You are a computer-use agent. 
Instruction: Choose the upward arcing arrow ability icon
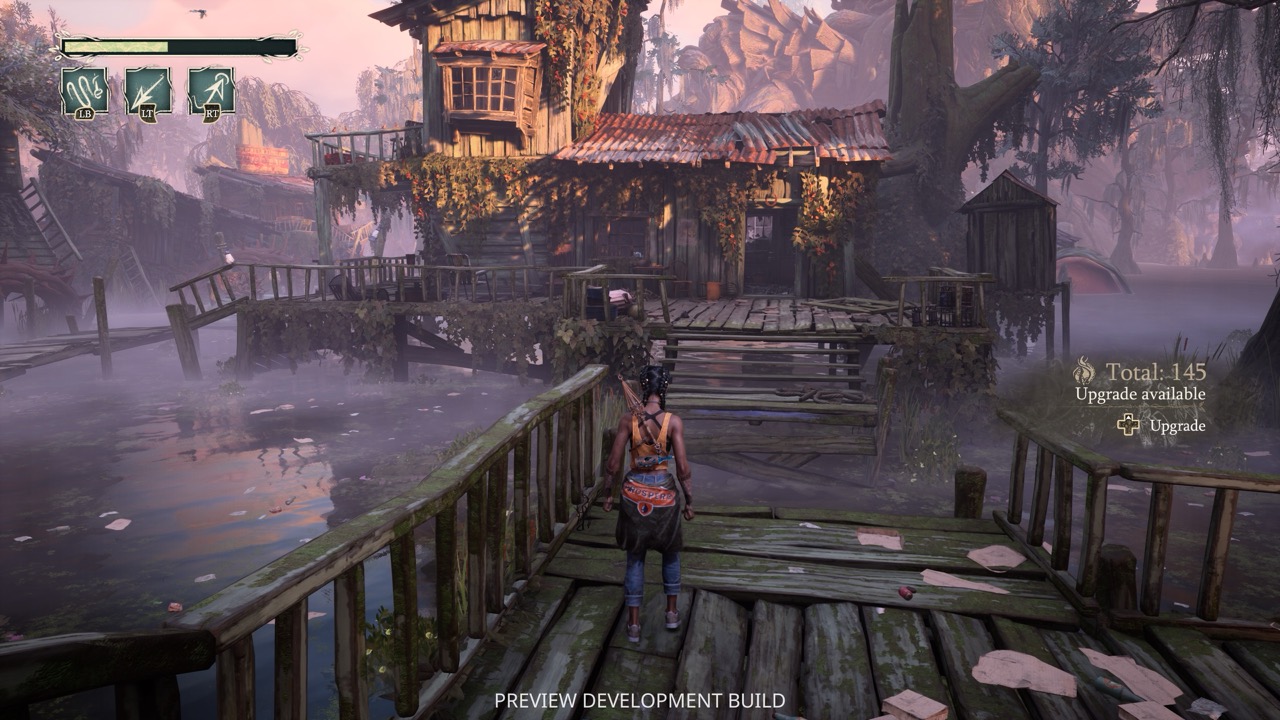[x=211, y=91]
